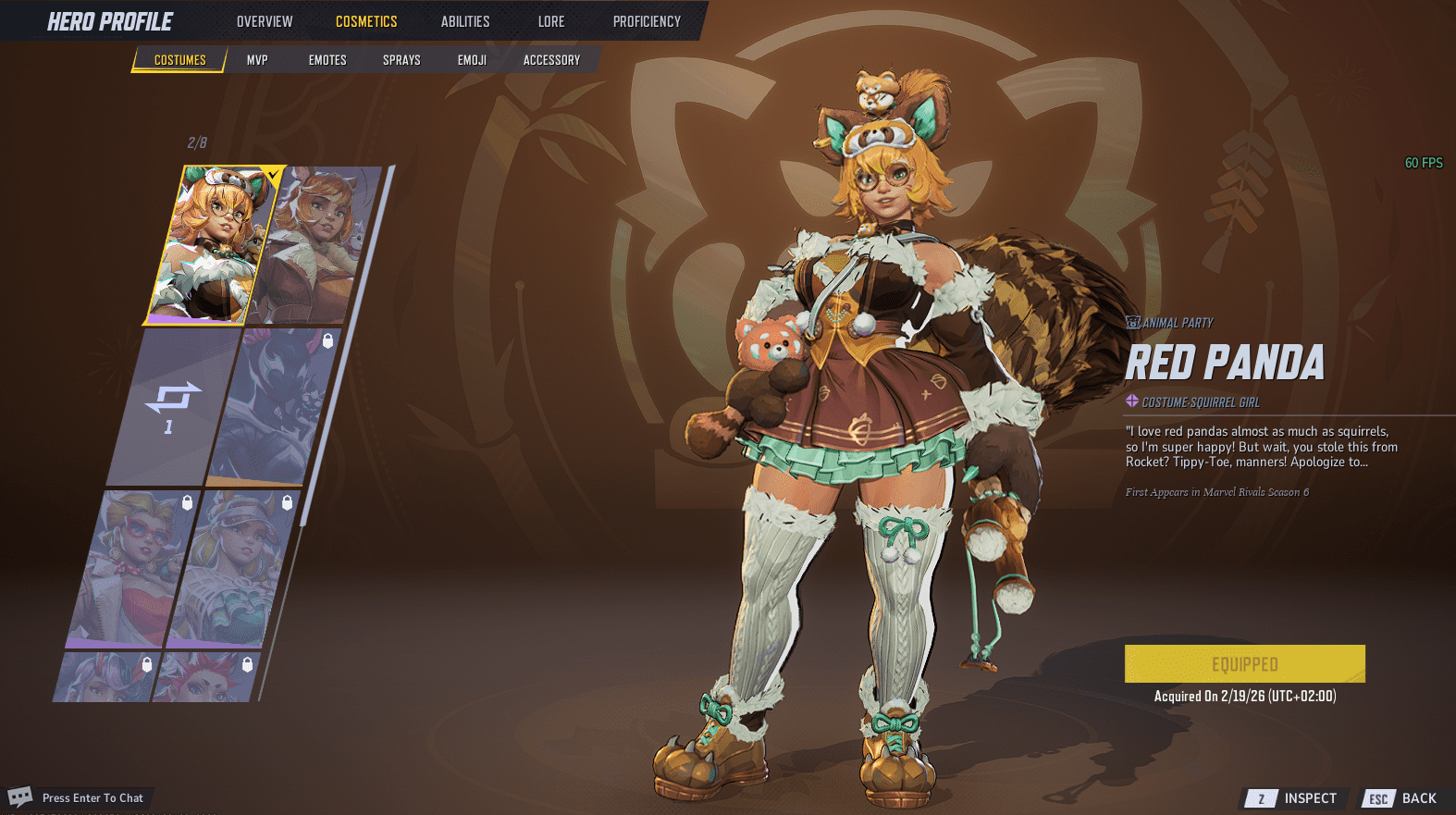Switch to the MVP sub-tab

point(257,60)
